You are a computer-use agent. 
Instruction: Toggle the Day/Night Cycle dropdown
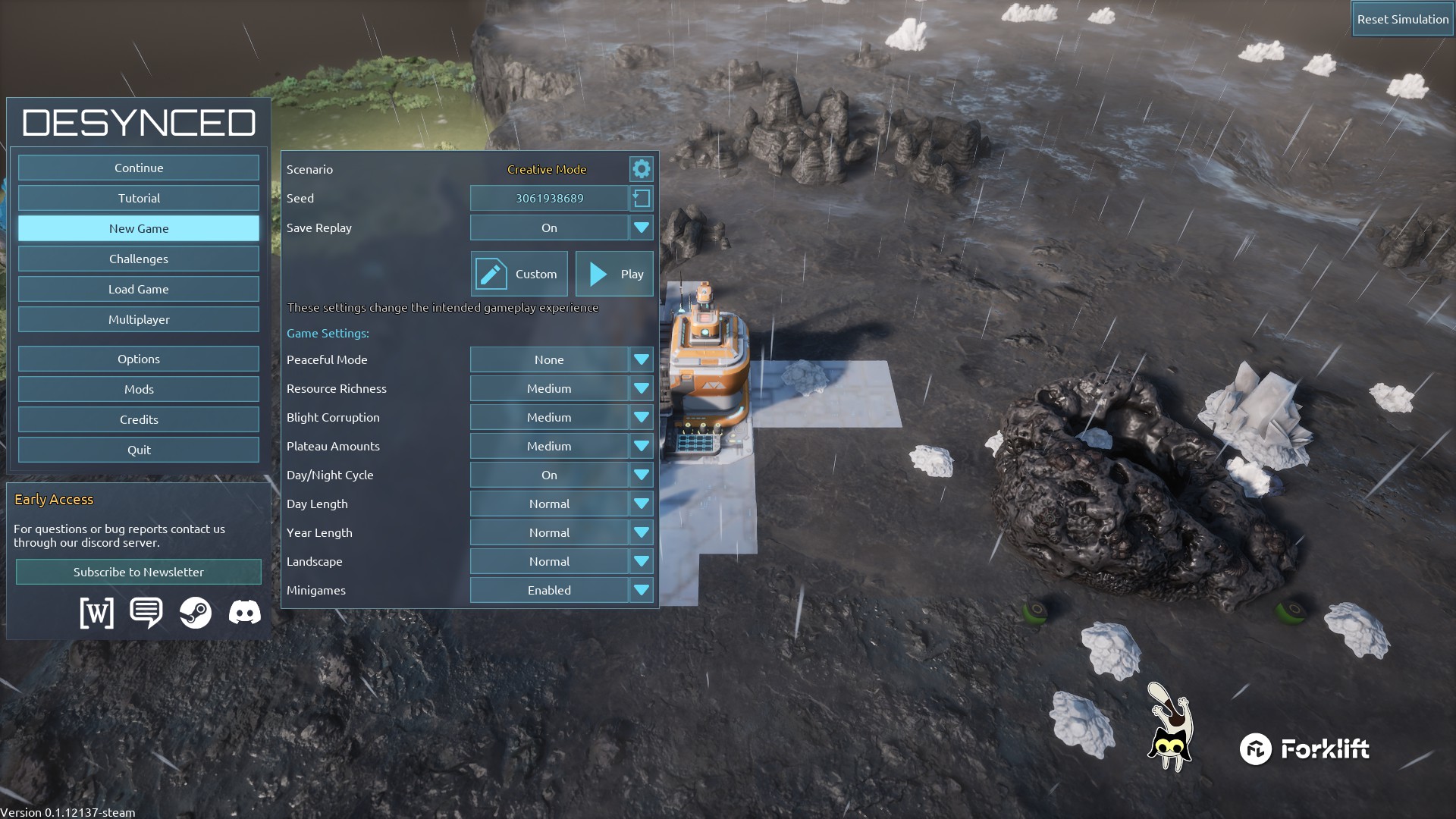(x=561, y=475)
